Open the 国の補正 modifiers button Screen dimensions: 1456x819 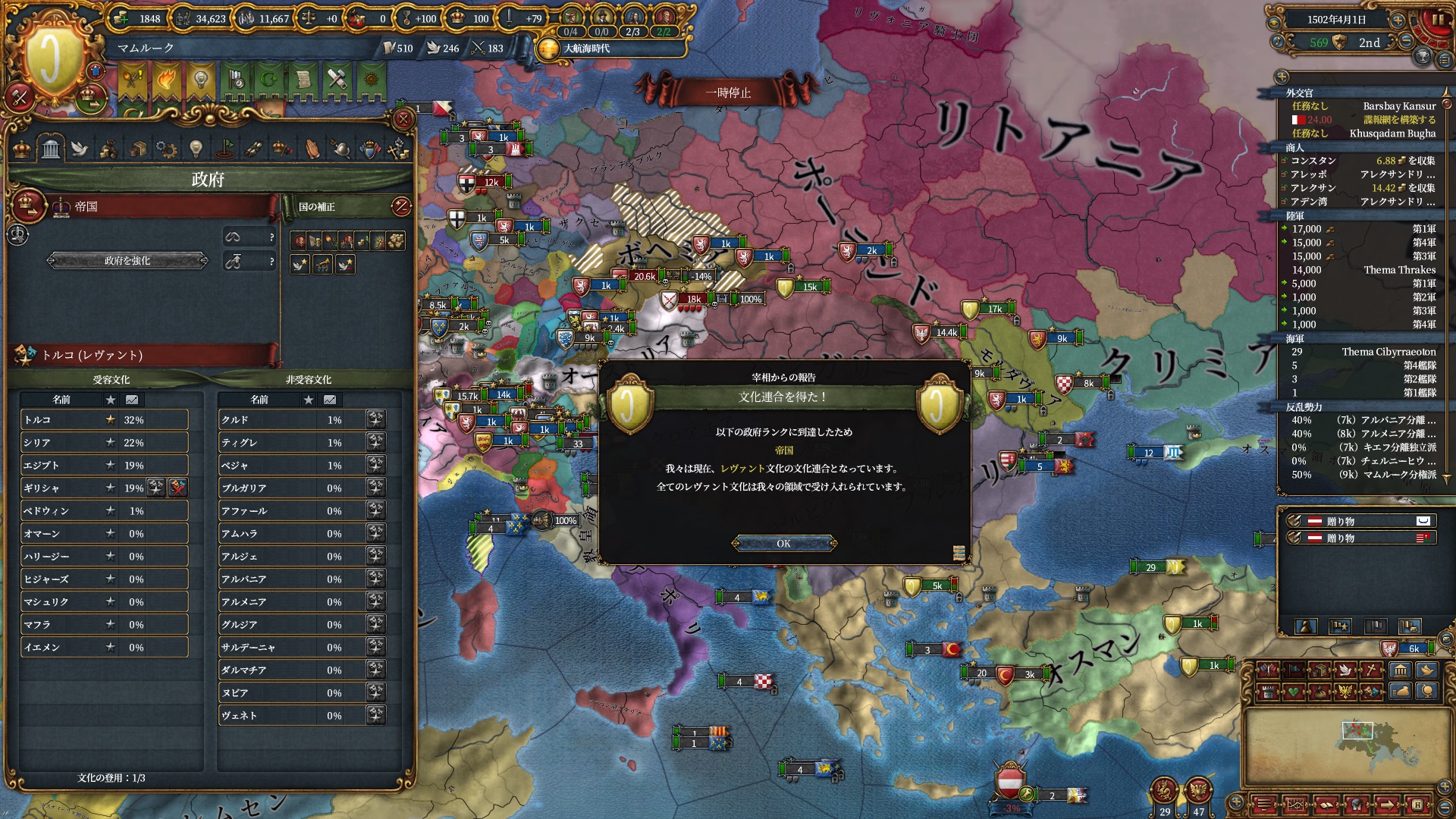point(401,206)
